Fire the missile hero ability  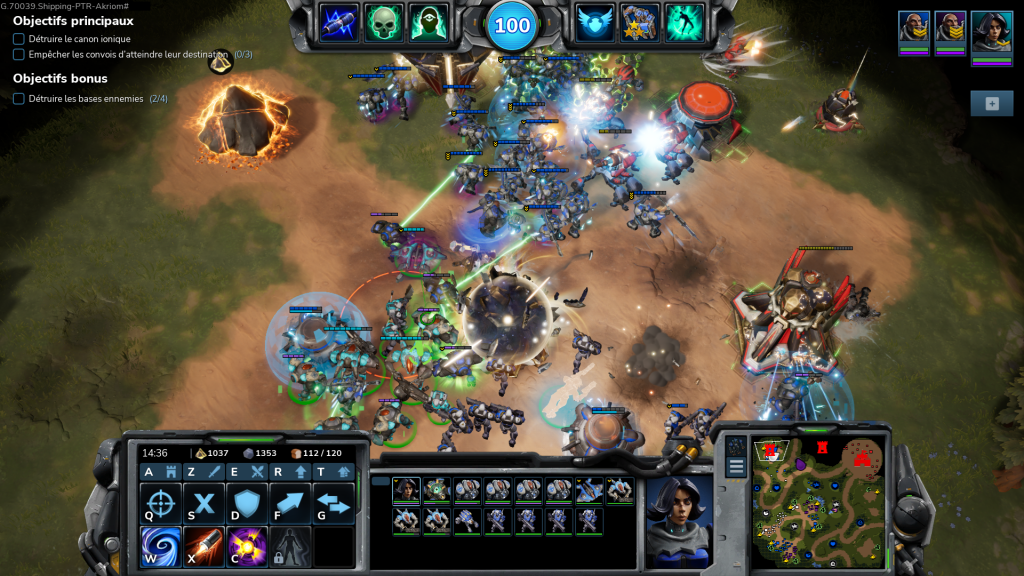204,546
